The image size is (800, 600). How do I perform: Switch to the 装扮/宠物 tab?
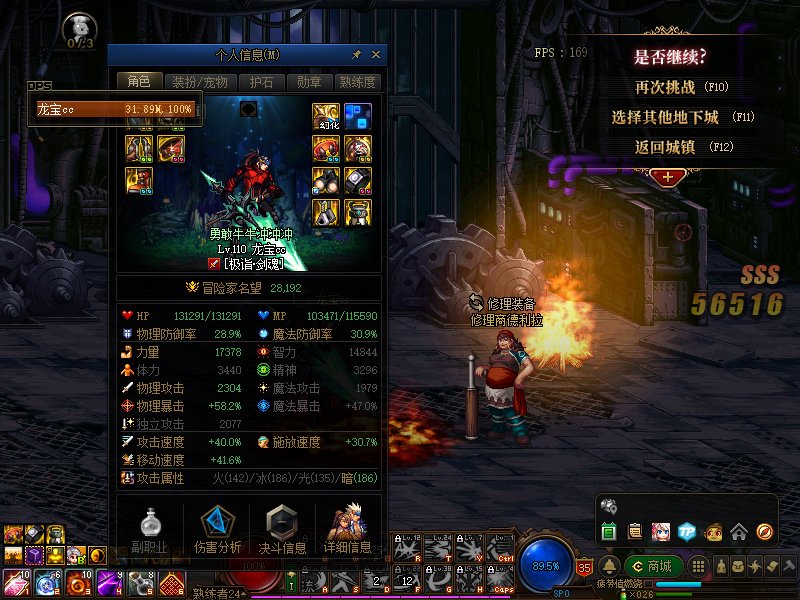(x=200, y=82)
